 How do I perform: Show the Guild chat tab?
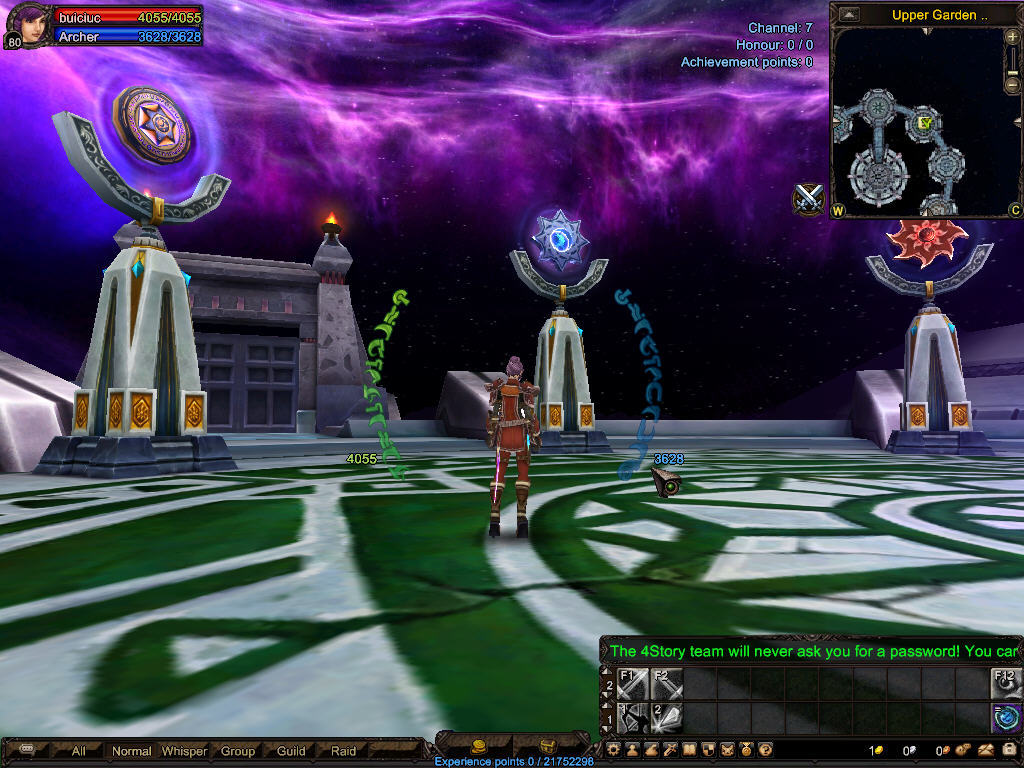pyautogui.click(x=291, y=751)
